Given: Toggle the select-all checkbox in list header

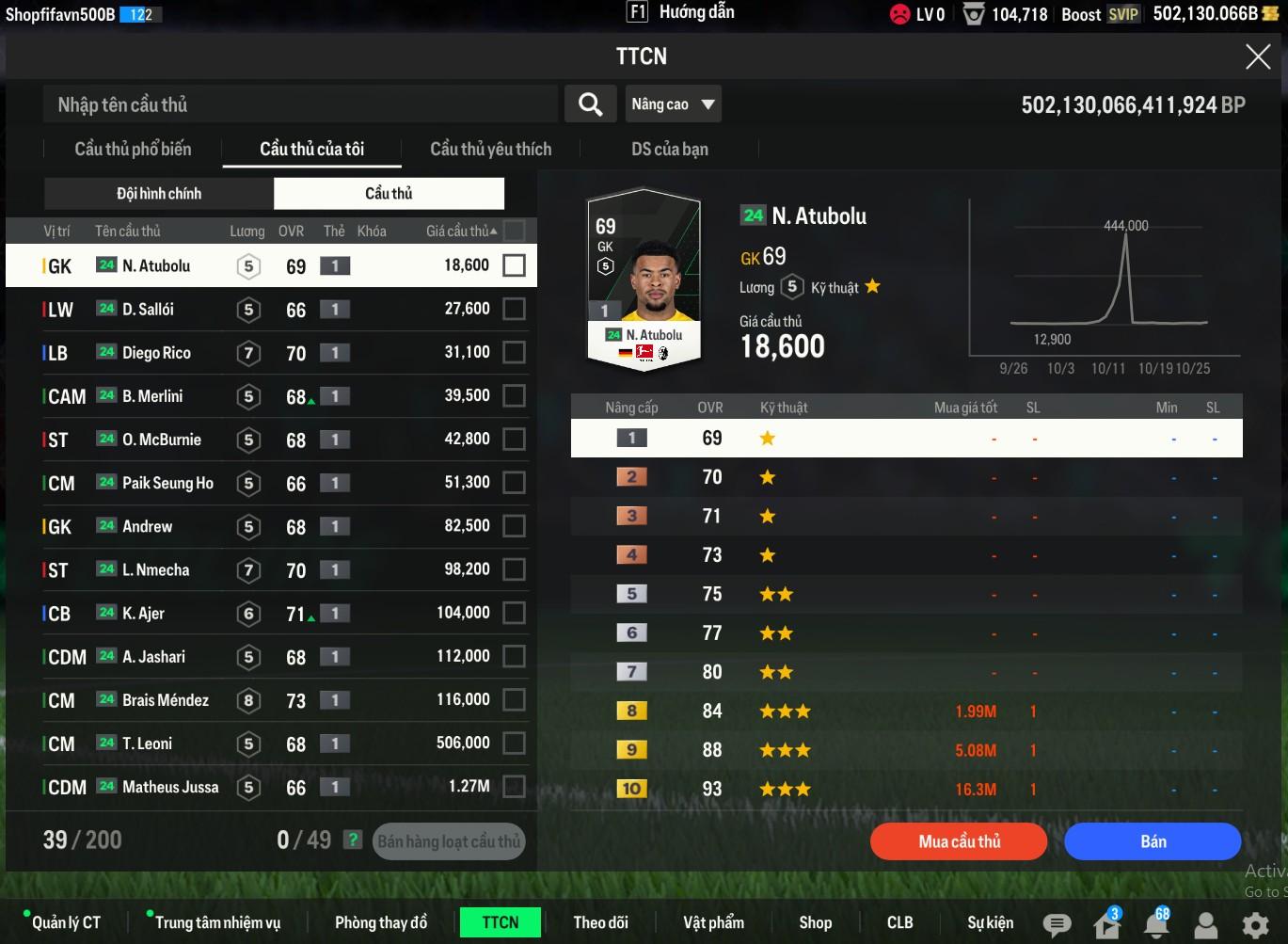Looking at the screenshot, I should pos(514,231).
